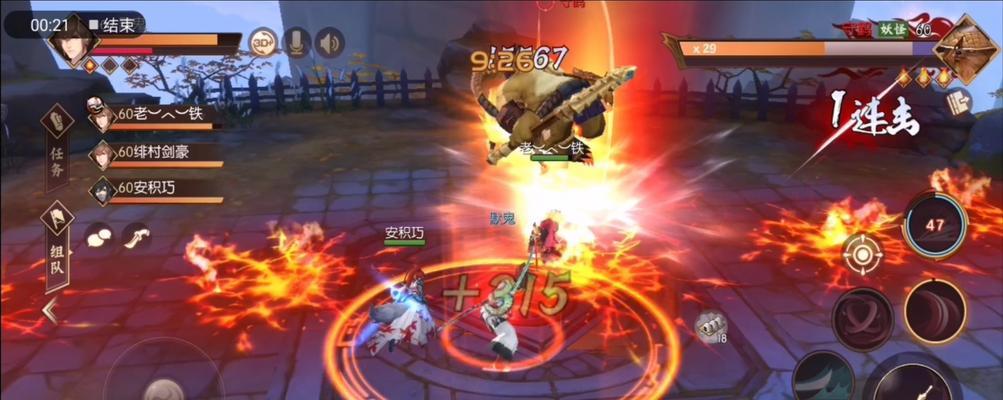This screenshot has width=1003, height=400.
Task: Select teammate 绯村剑豪 in party list
Action: point(155,153)
